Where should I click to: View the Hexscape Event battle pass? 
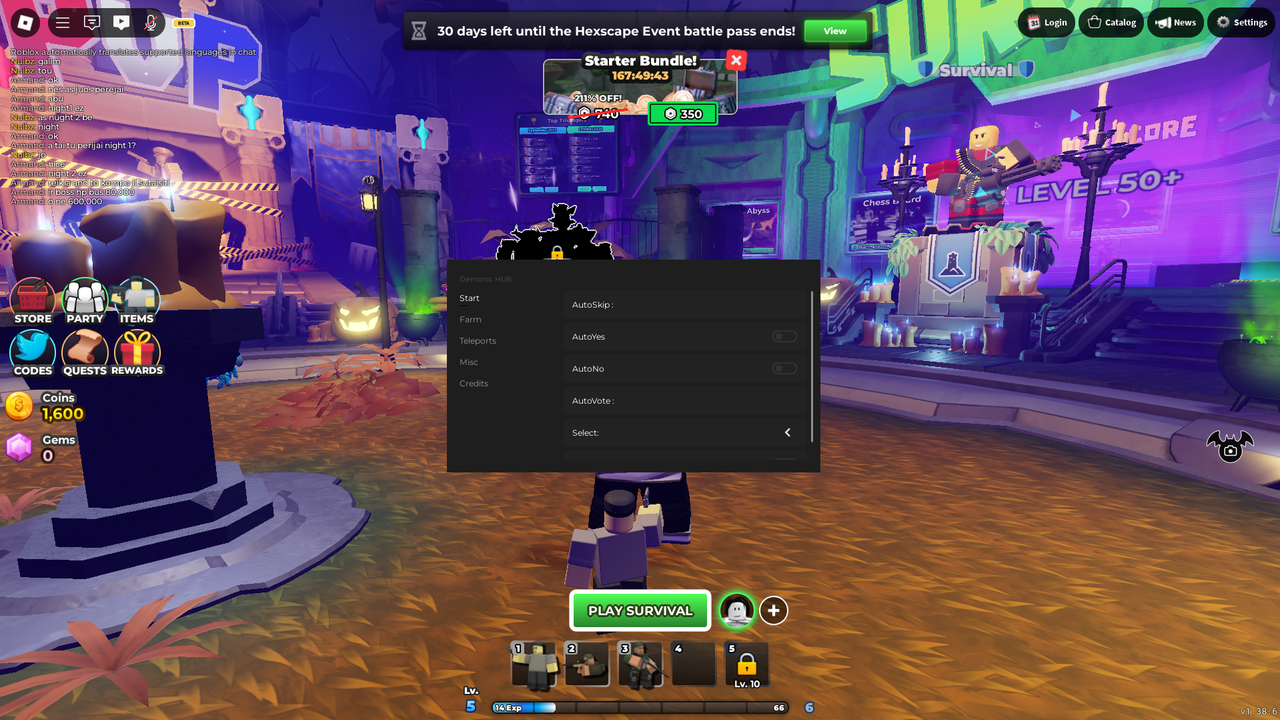[x=835, y=31]
